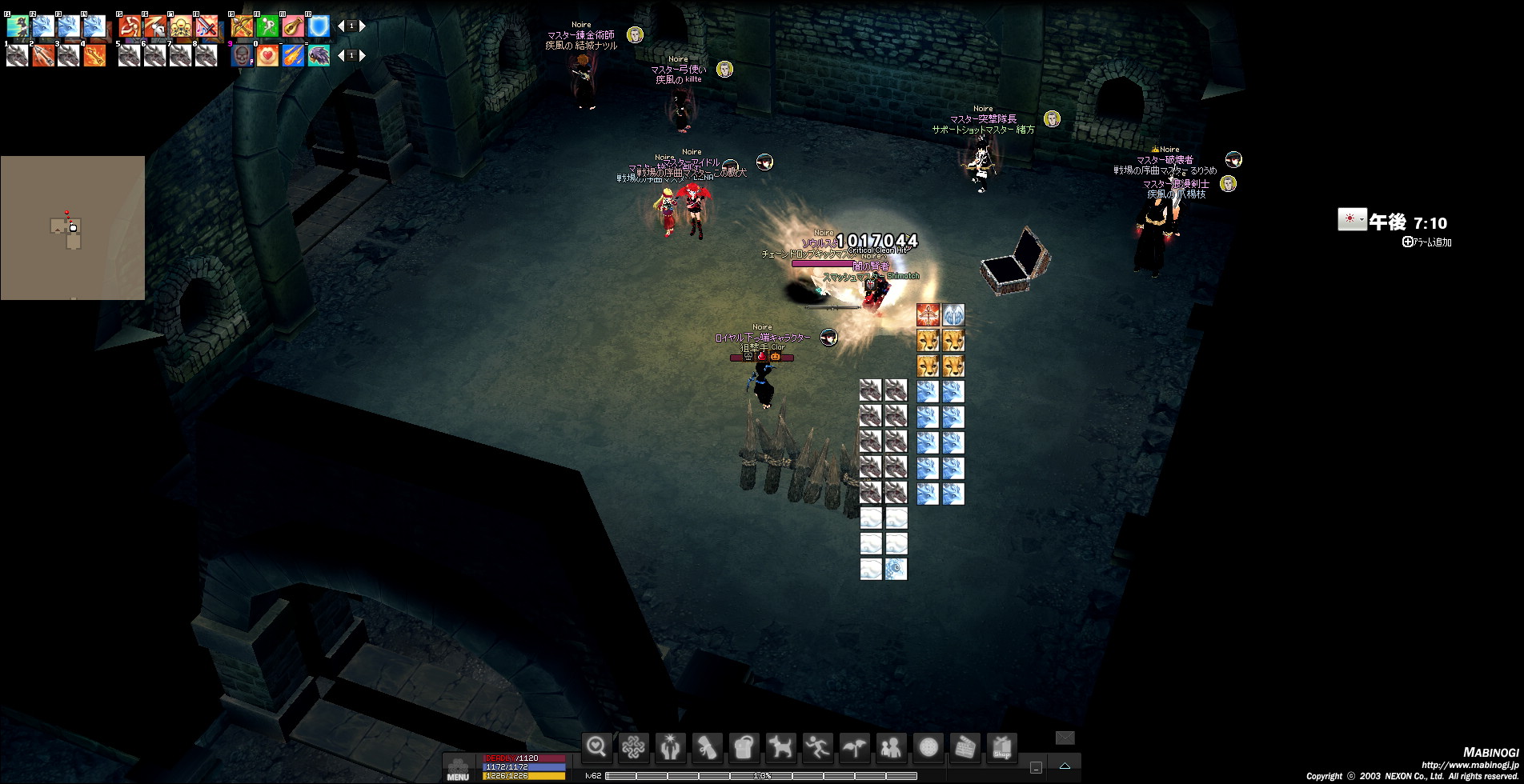This screenshot has width=1524, height=784.
Task: Cast the meteor fireball skill slot
Action: point(293,56)
